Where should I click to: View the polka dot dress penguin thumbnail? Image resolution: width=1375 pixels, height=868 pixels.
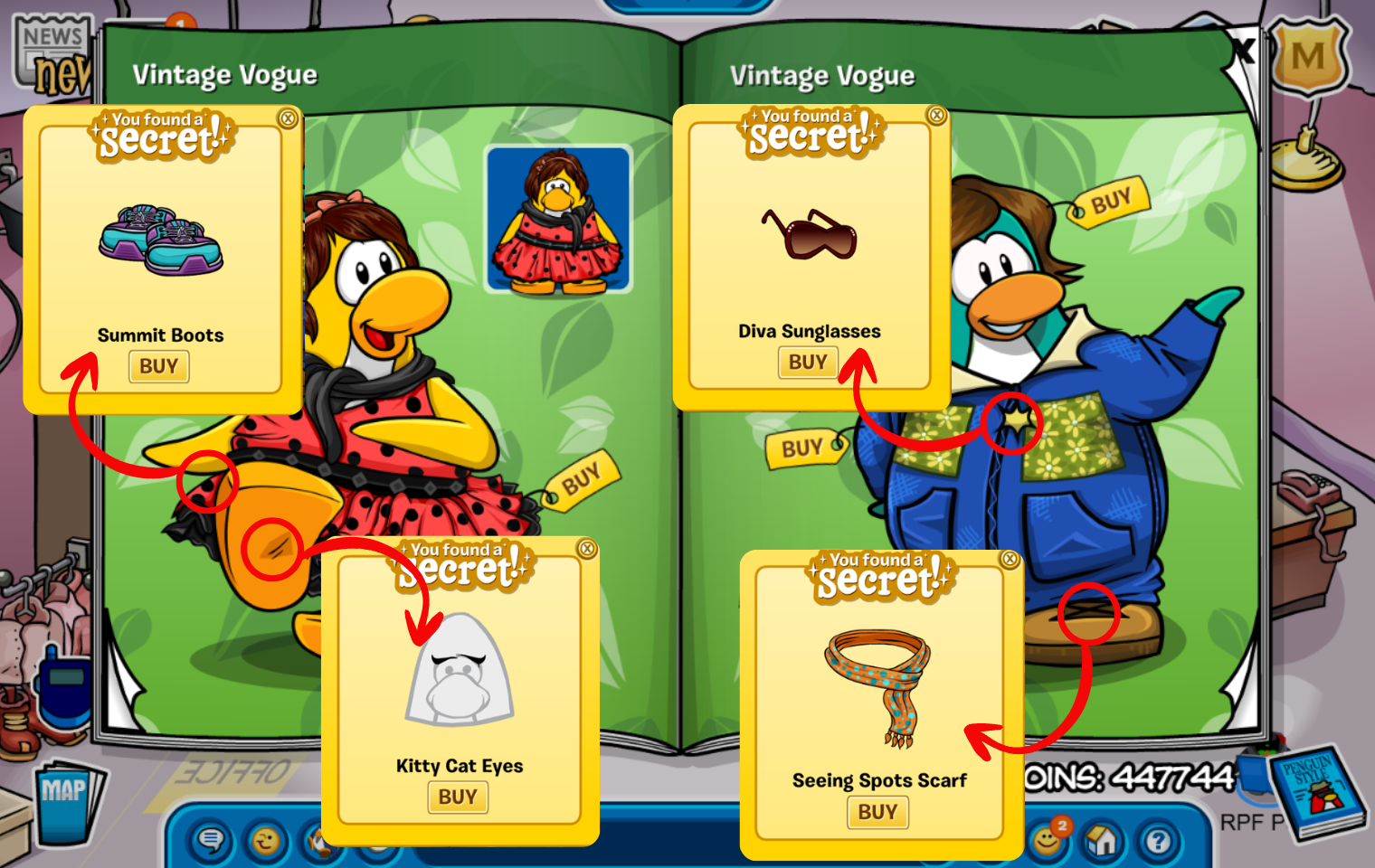coord(557,220)
